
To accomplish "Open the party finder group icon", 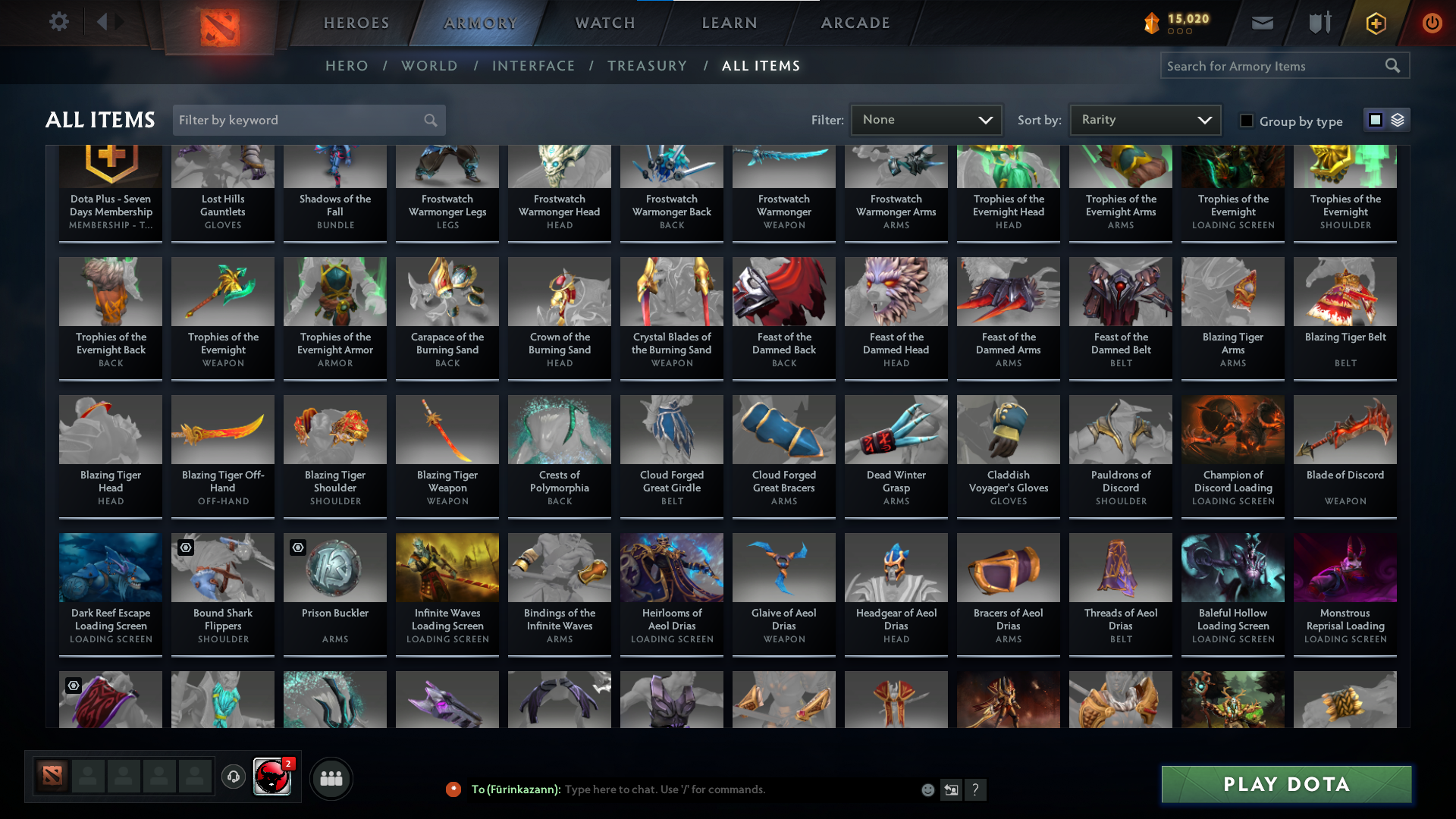I will (x=331, y=778).
